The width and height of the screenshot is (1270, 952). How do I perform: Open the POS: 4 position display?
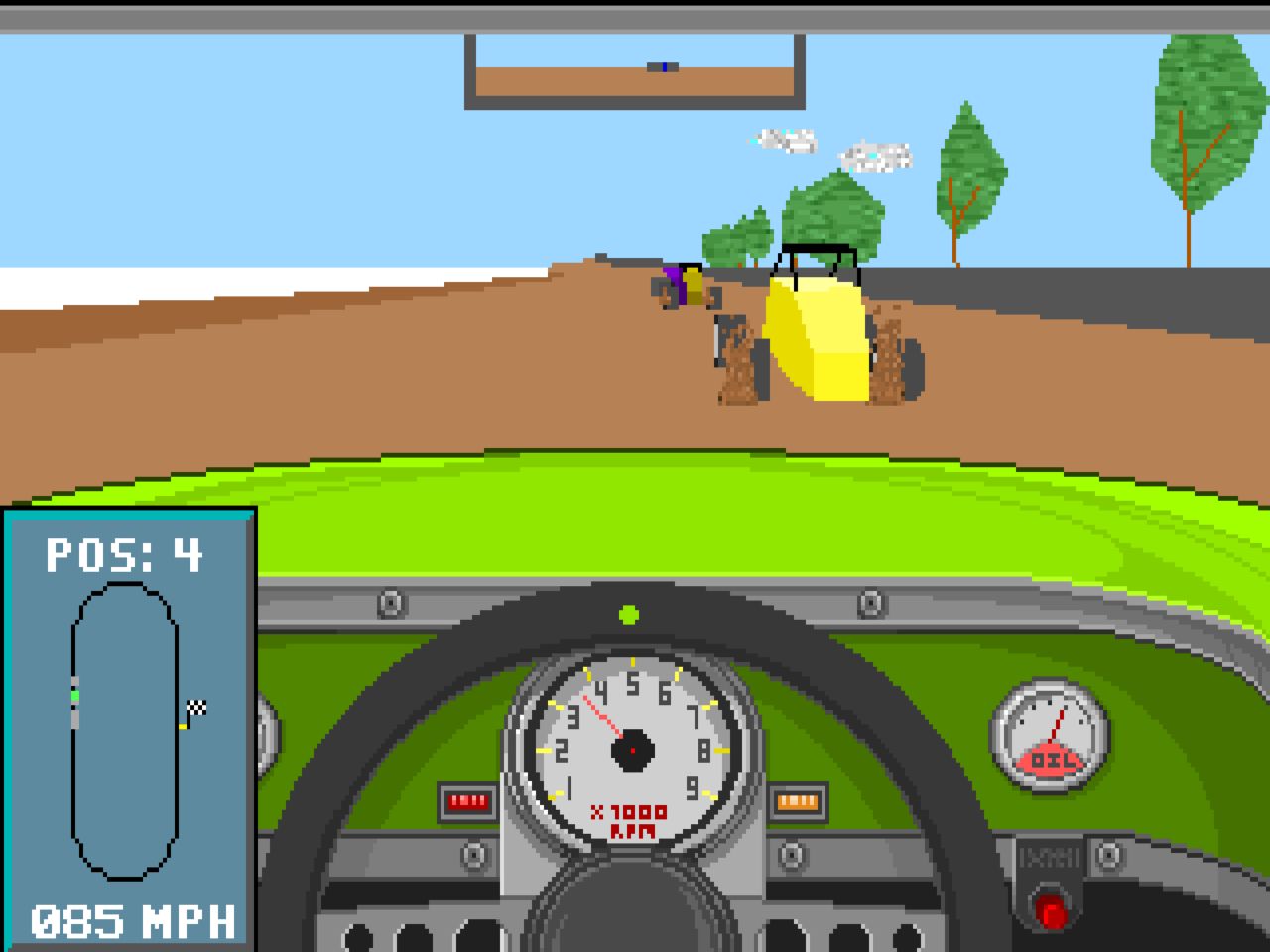point(124,553)
